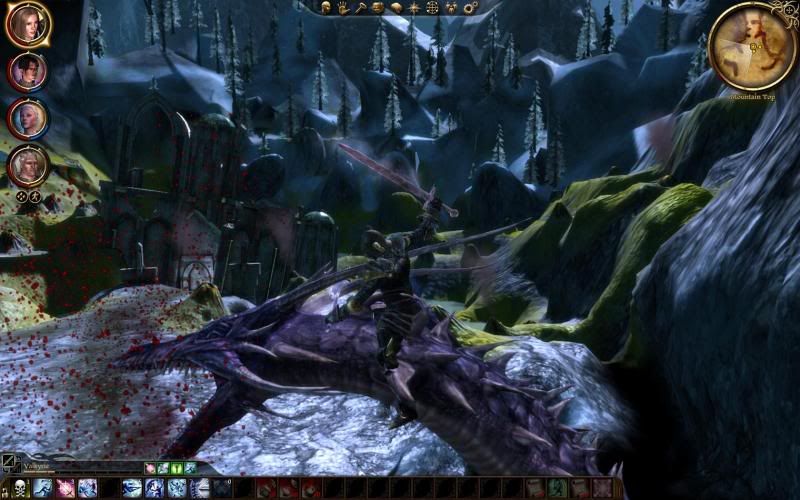This screenshot has width=800, height=500.
Task: Select the blonde party leader portrait
Action: tap(27, 24)
